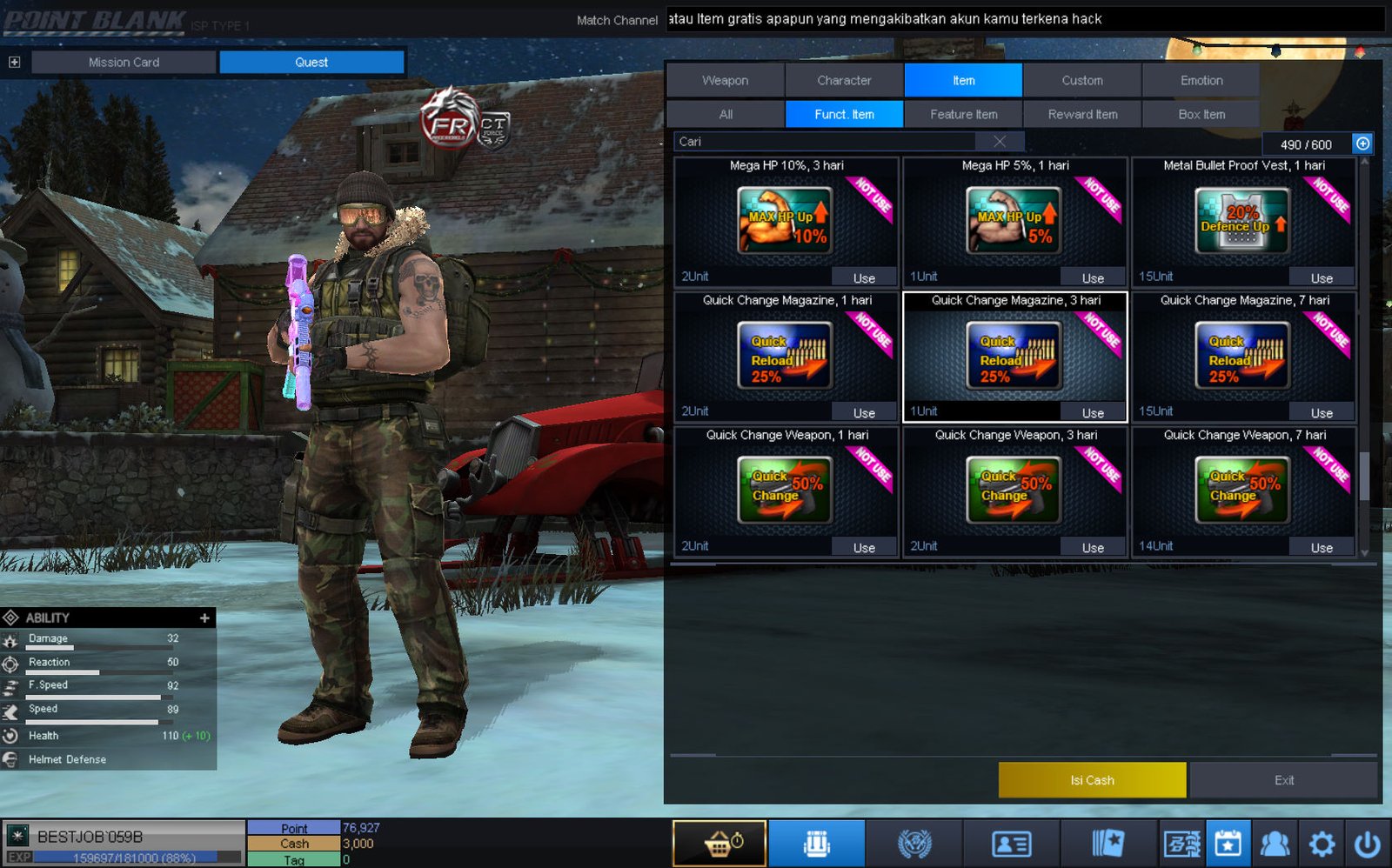1392x868 pixels.
Task: Open the Character tab
Action: (844, 80)
